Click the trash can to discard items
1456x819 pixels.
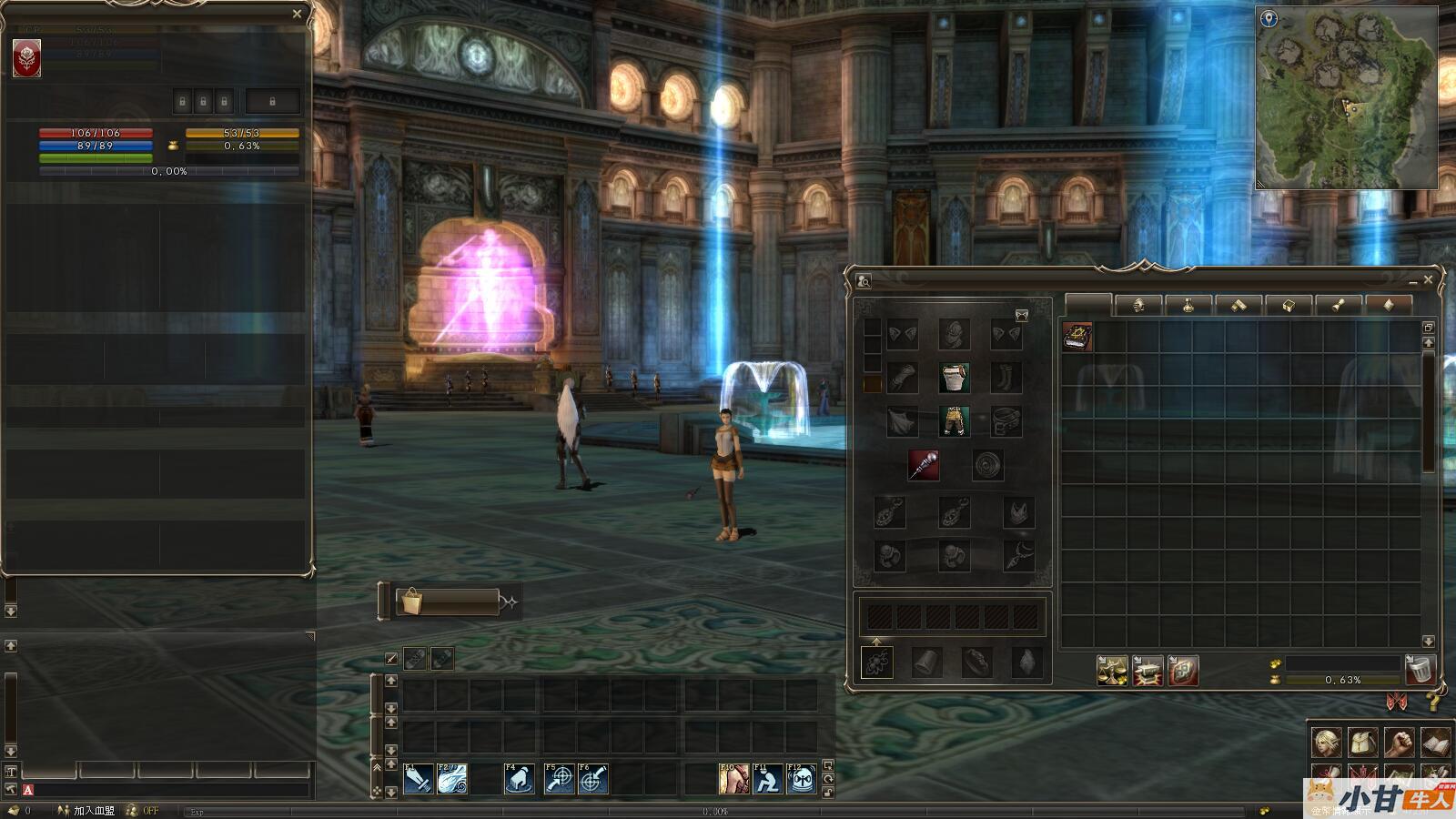coord(1420,670)
